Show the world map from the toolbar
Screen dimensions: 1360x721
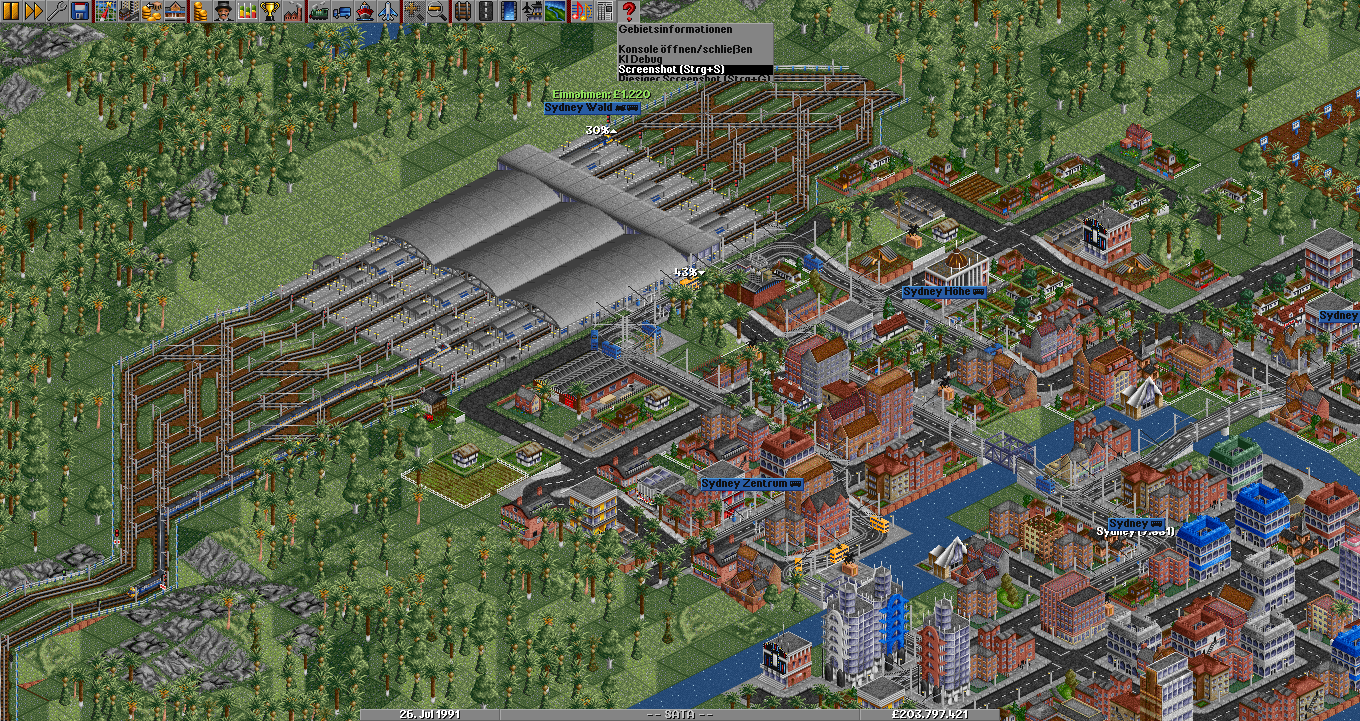point(106,11)
